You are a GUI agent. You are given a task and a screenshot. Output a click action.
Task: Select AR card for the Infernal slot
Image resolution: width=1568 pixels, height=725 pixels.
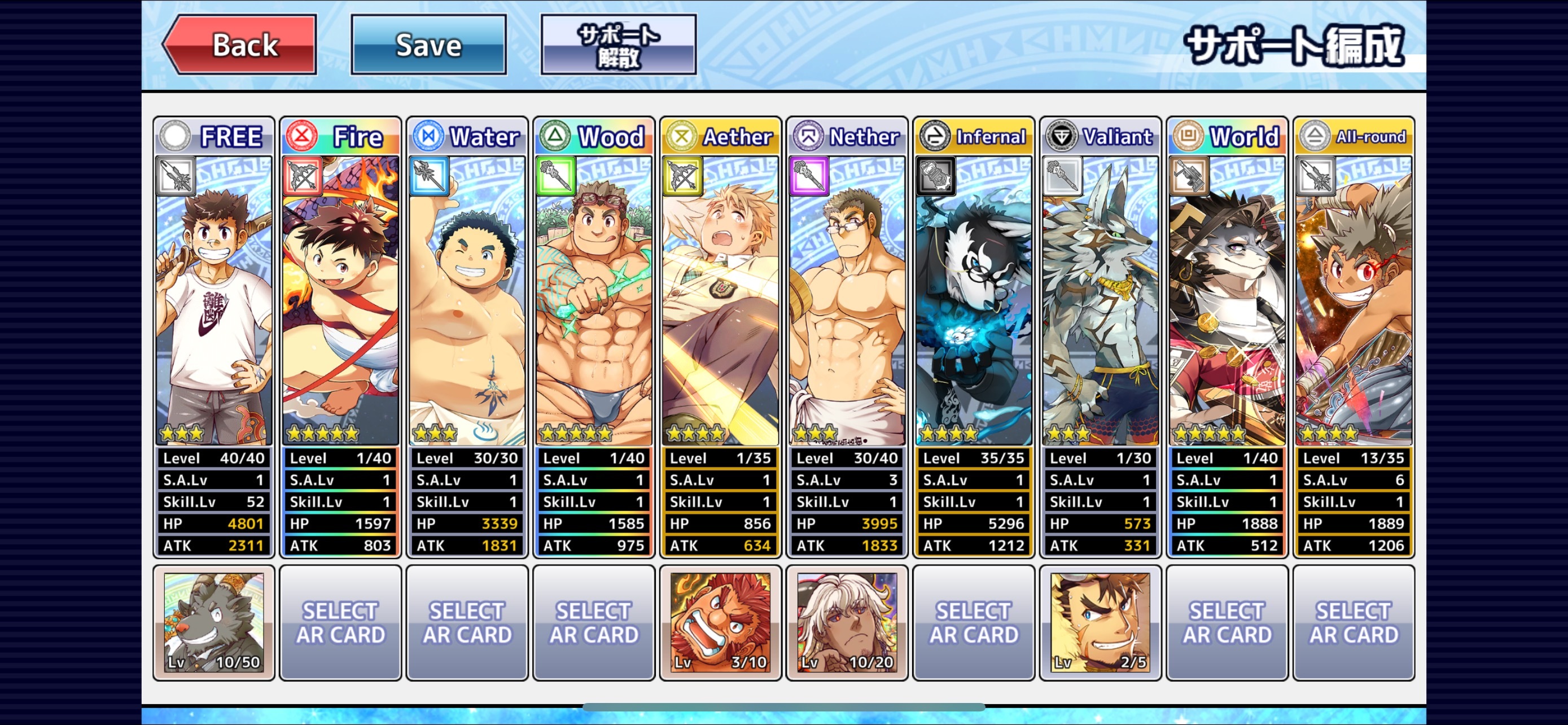click(x=973, y=622)
